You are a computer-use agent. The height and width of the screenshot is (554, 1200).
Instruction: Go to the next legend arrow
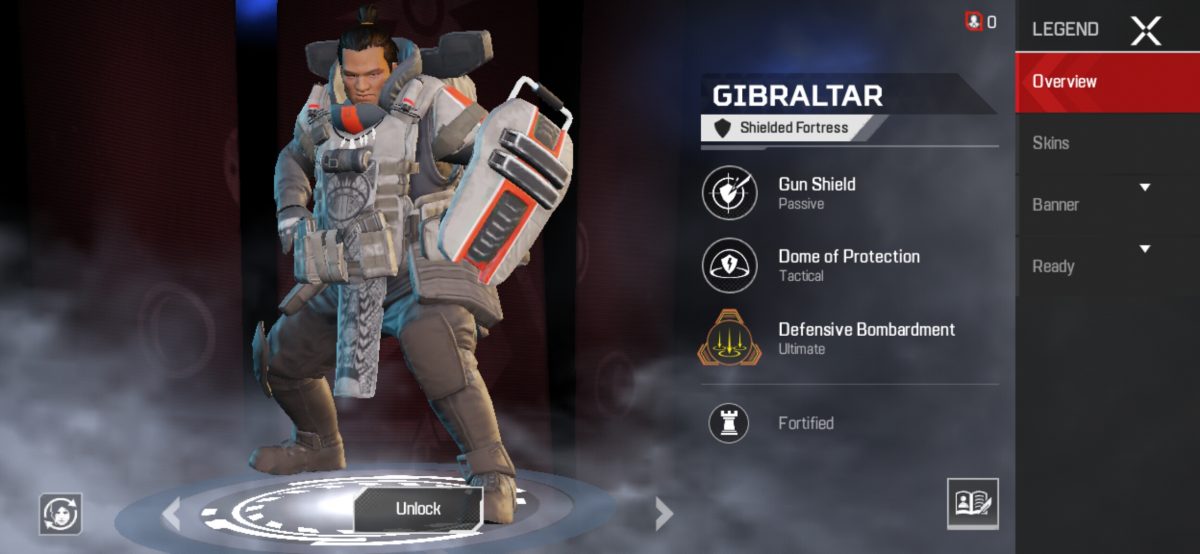click(663, 513)
